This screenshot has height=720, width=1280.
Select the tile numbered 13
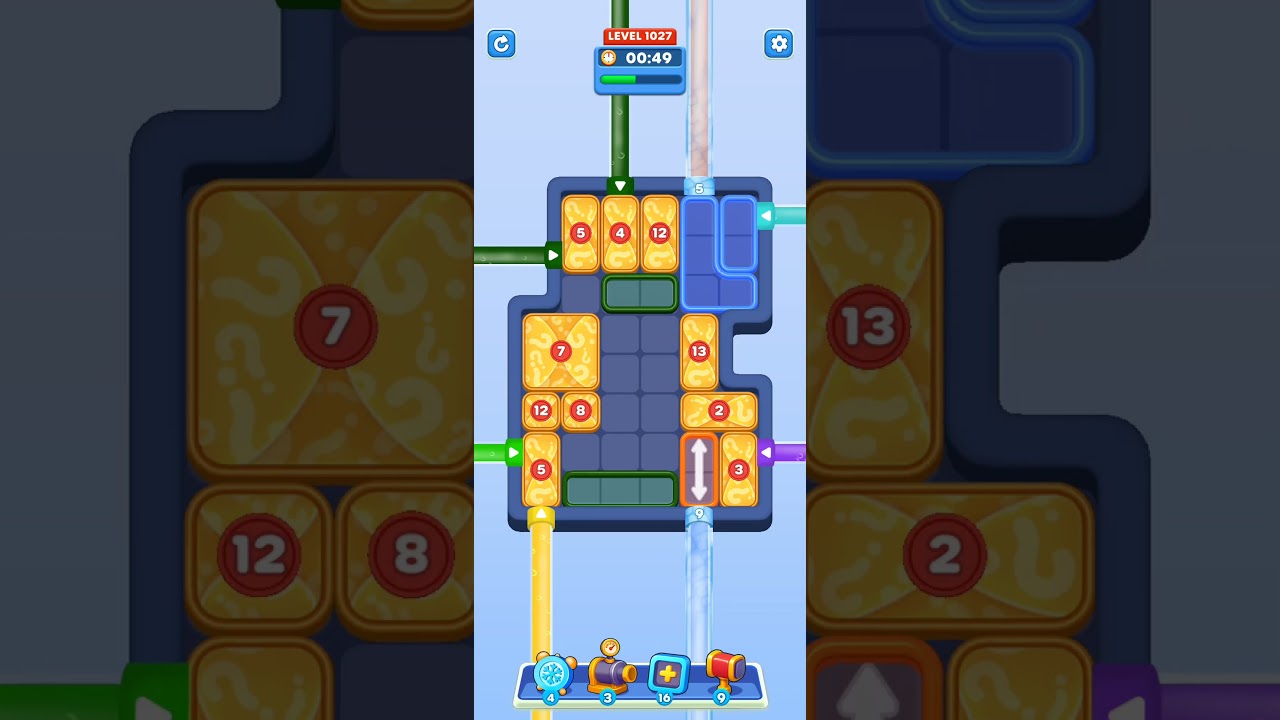[x=697, y=351]
